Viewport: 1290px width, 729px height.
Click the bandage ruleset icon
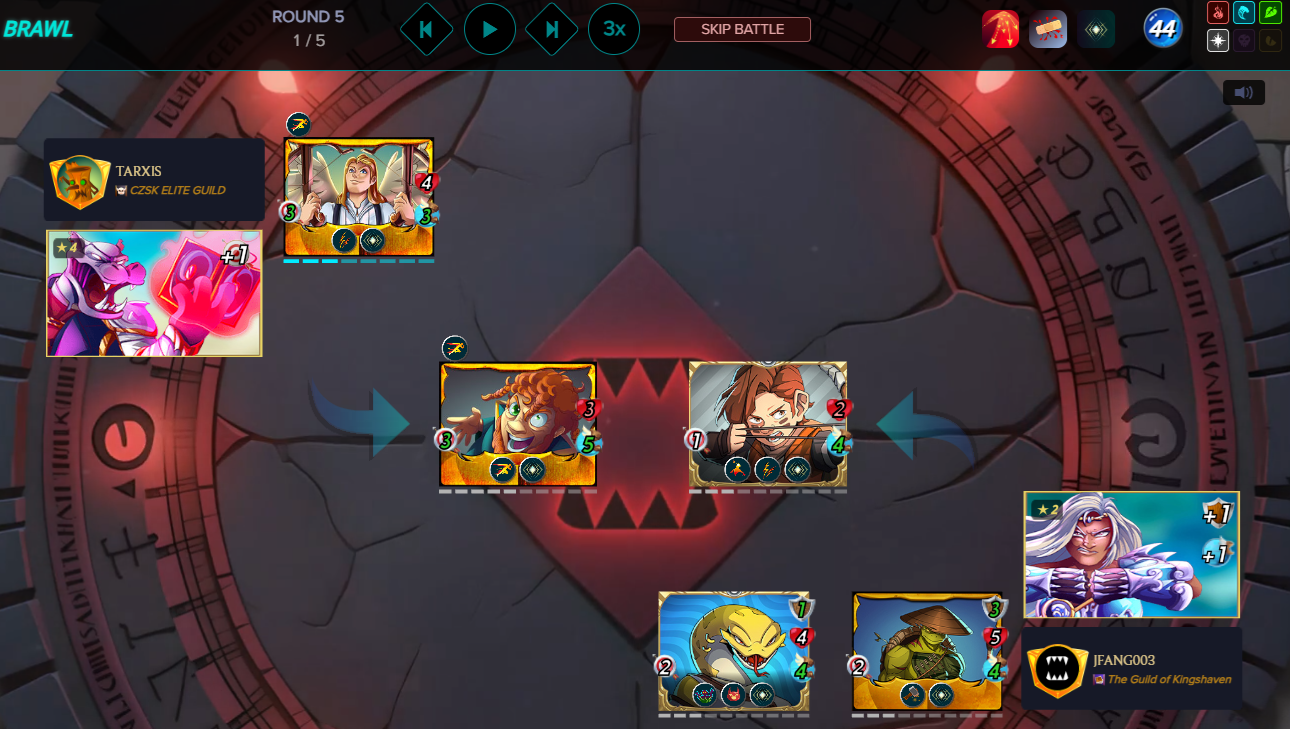[1048, 28]
